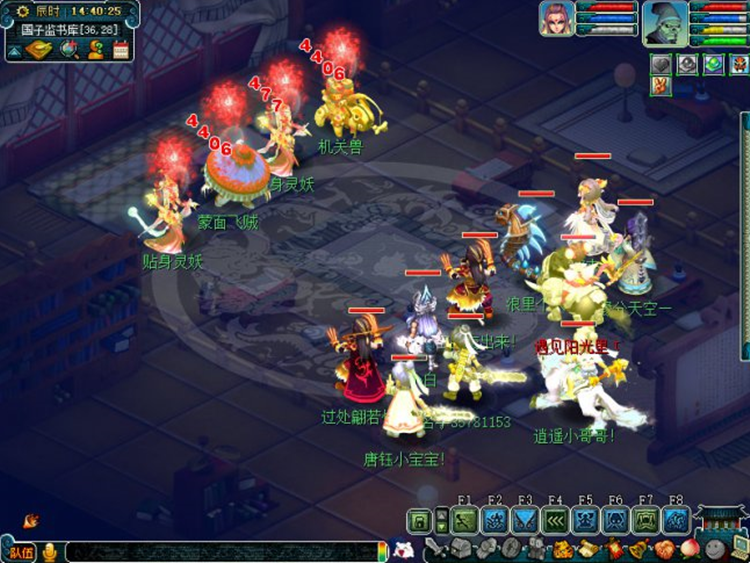Click the 队伍 team chat channel button
The image size is (750, 563).
pyautogui.click(x=20, y=552)
